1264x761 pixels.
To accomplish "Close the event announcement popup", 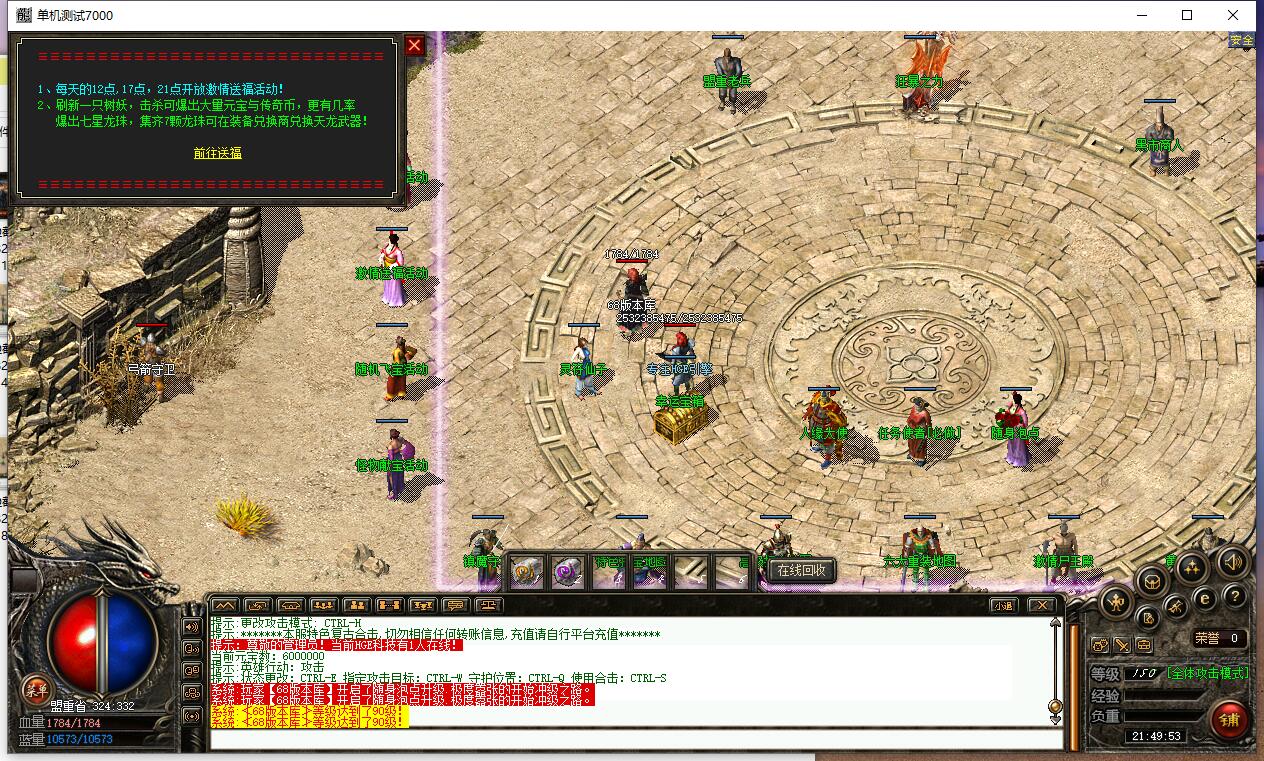I will tap(414, 45).
